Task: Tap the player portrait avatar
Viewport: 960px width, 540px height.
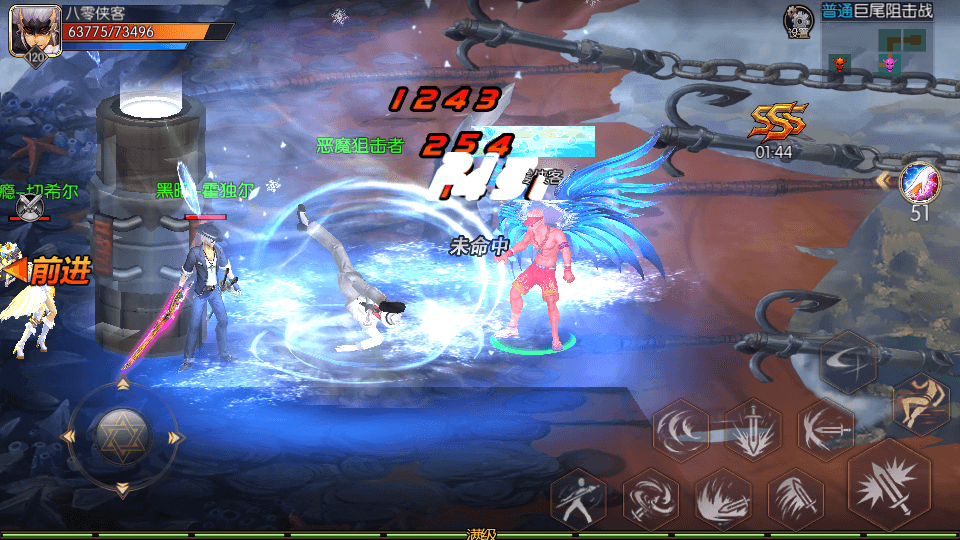Action: 29,30
